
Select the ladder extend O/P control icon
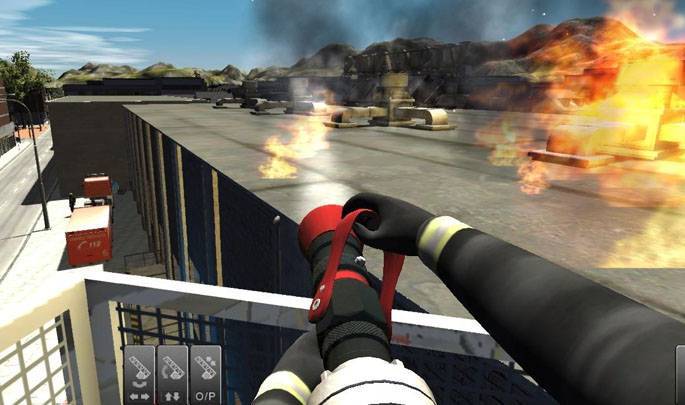point(206,375)
